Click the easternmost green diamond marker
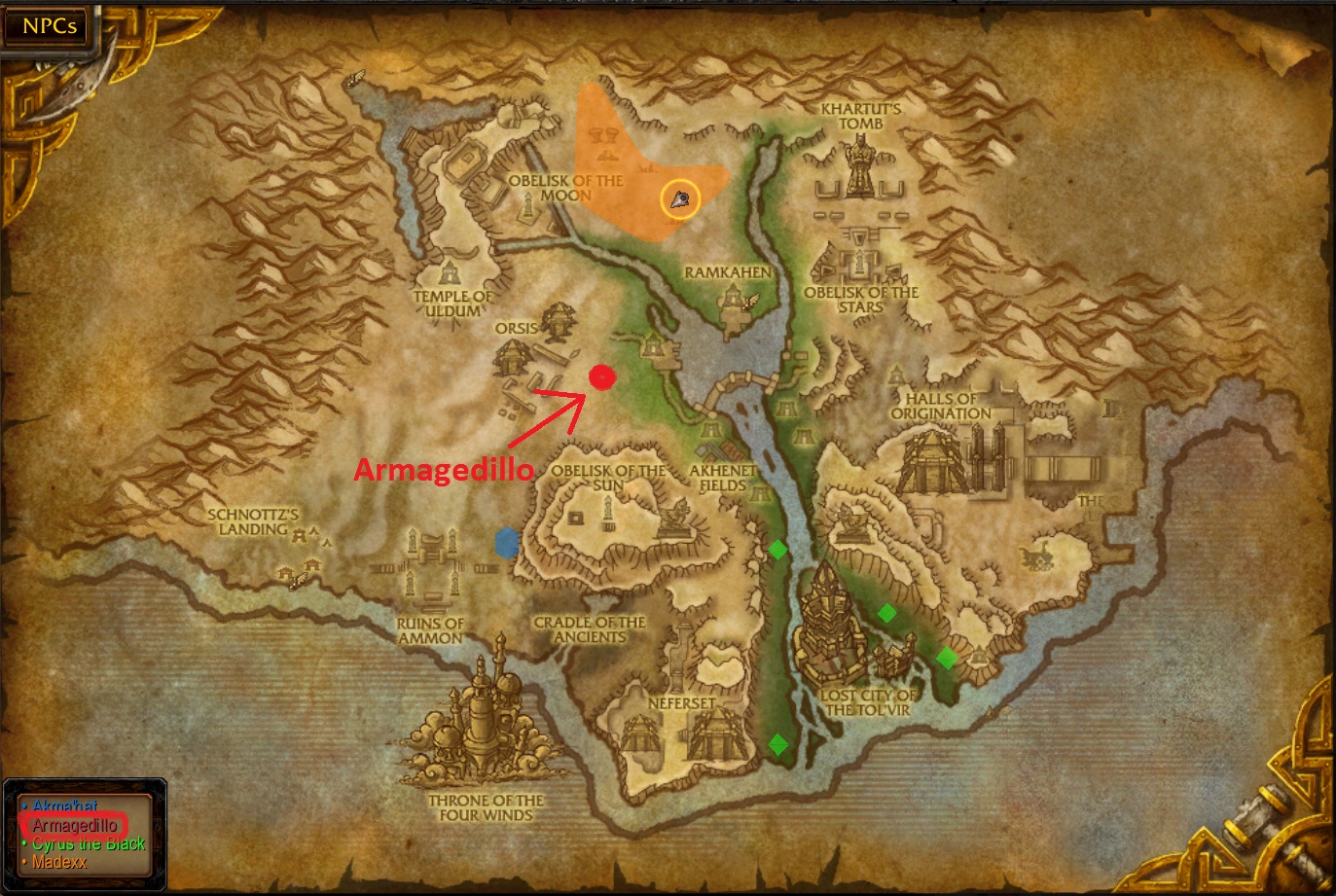 [x=948, y=658]
